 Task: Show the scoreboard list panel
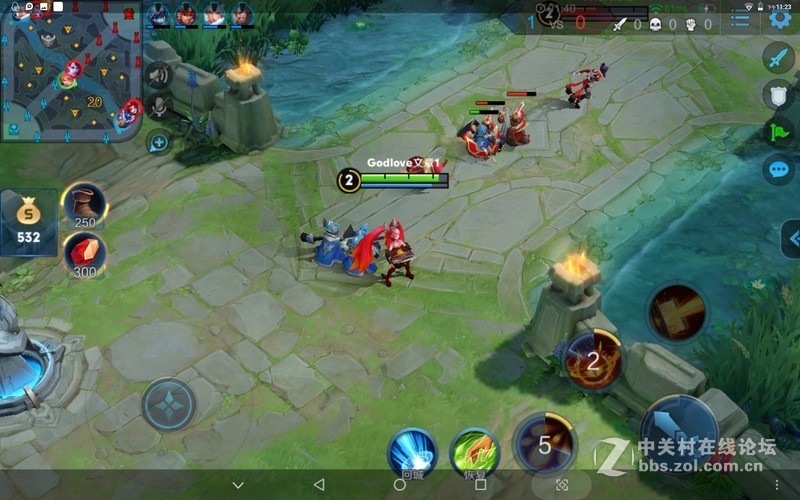pyautogui.click(x=740, y=20)
